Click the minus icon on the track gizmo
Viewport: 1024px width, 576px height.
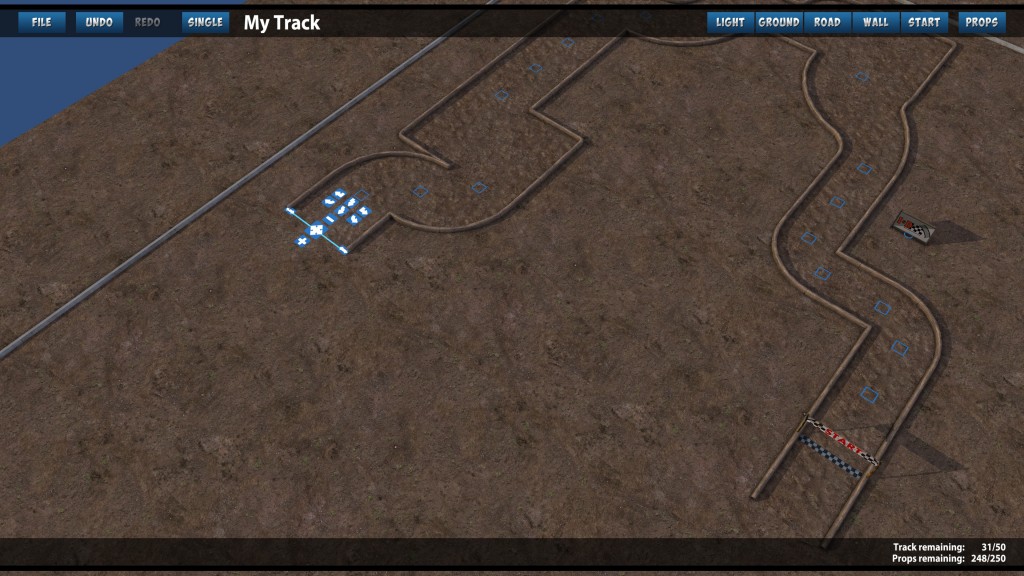pos(330,218)
